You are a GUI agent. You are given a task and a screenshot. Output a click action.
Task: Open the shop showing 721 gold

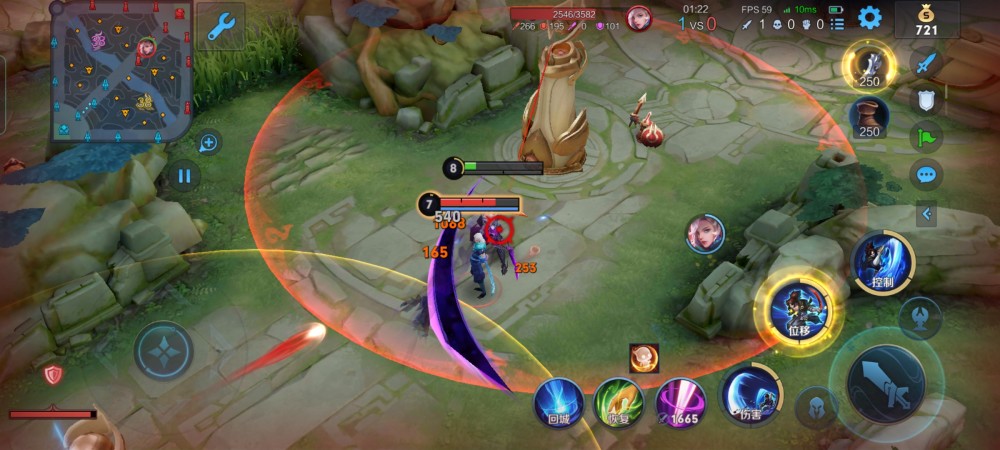(x=927, y=19)
